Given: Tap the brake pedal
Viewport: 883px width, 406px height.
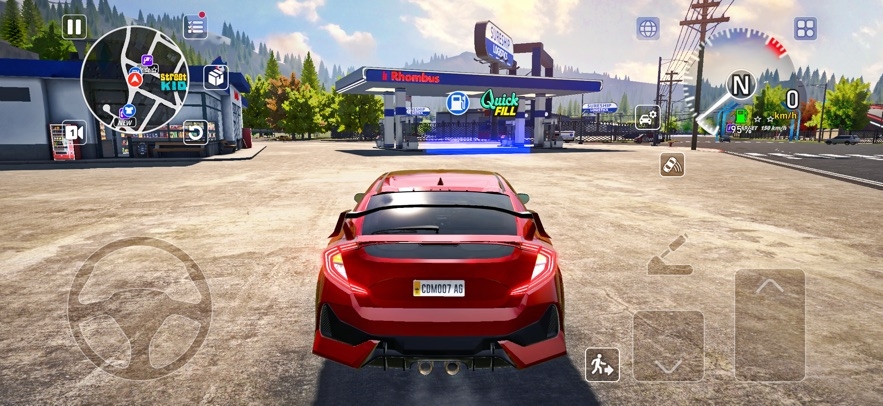Looking at the screenshot, I should 668,345.
